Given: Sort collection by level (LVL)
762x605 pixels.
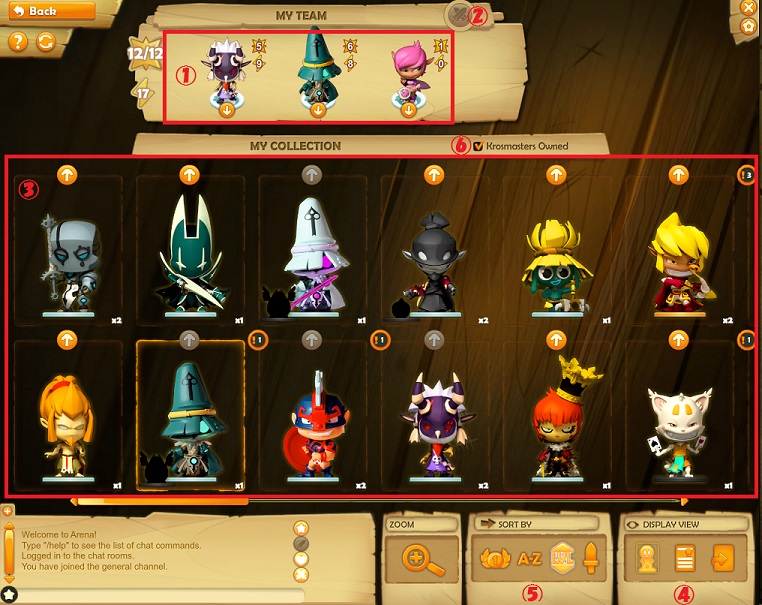Looking at the screenshot, I should (562, 560).
